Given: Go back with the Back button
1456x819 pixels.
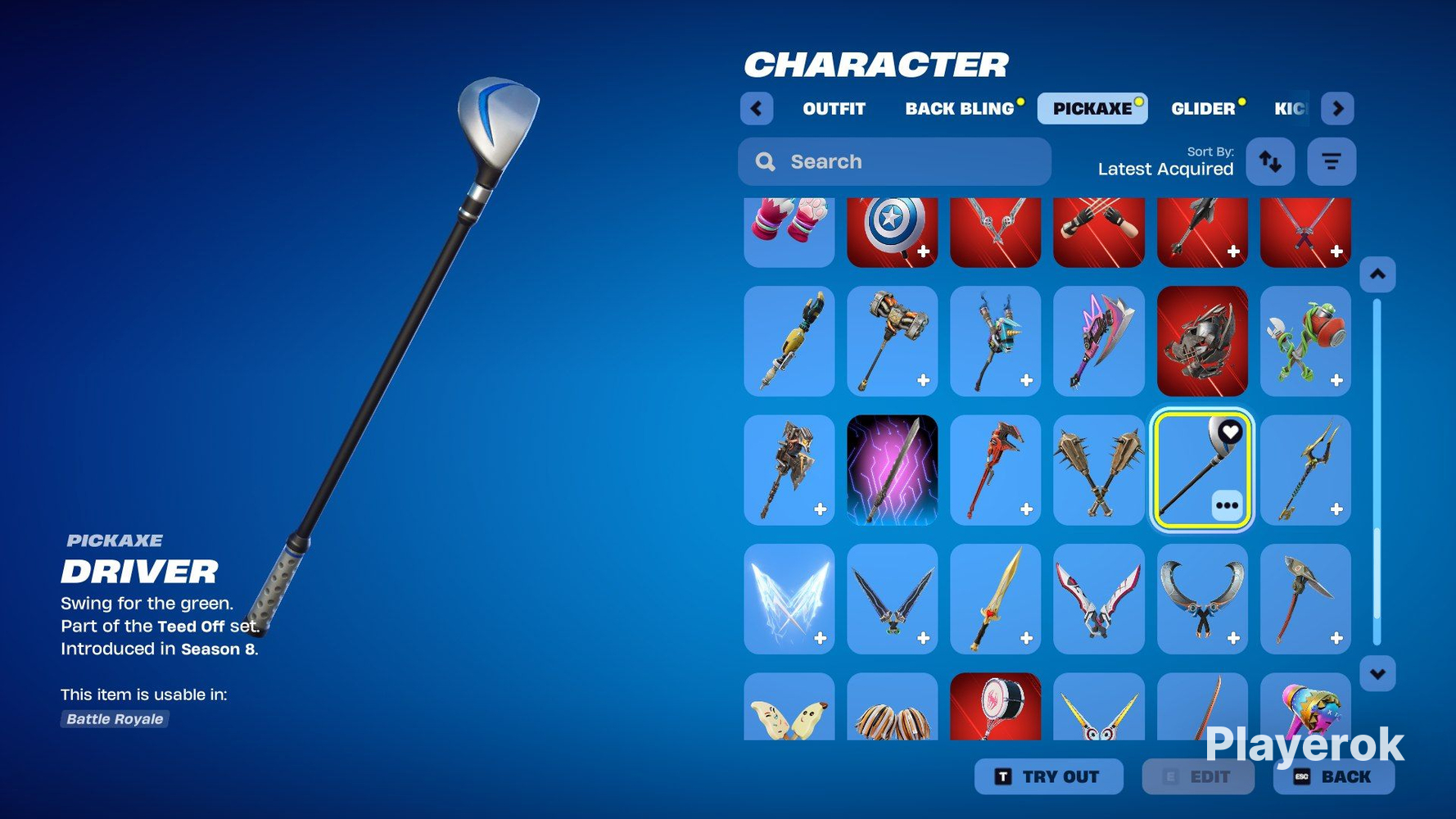Looking at the screenshot, I should [x=1333, y=776].
